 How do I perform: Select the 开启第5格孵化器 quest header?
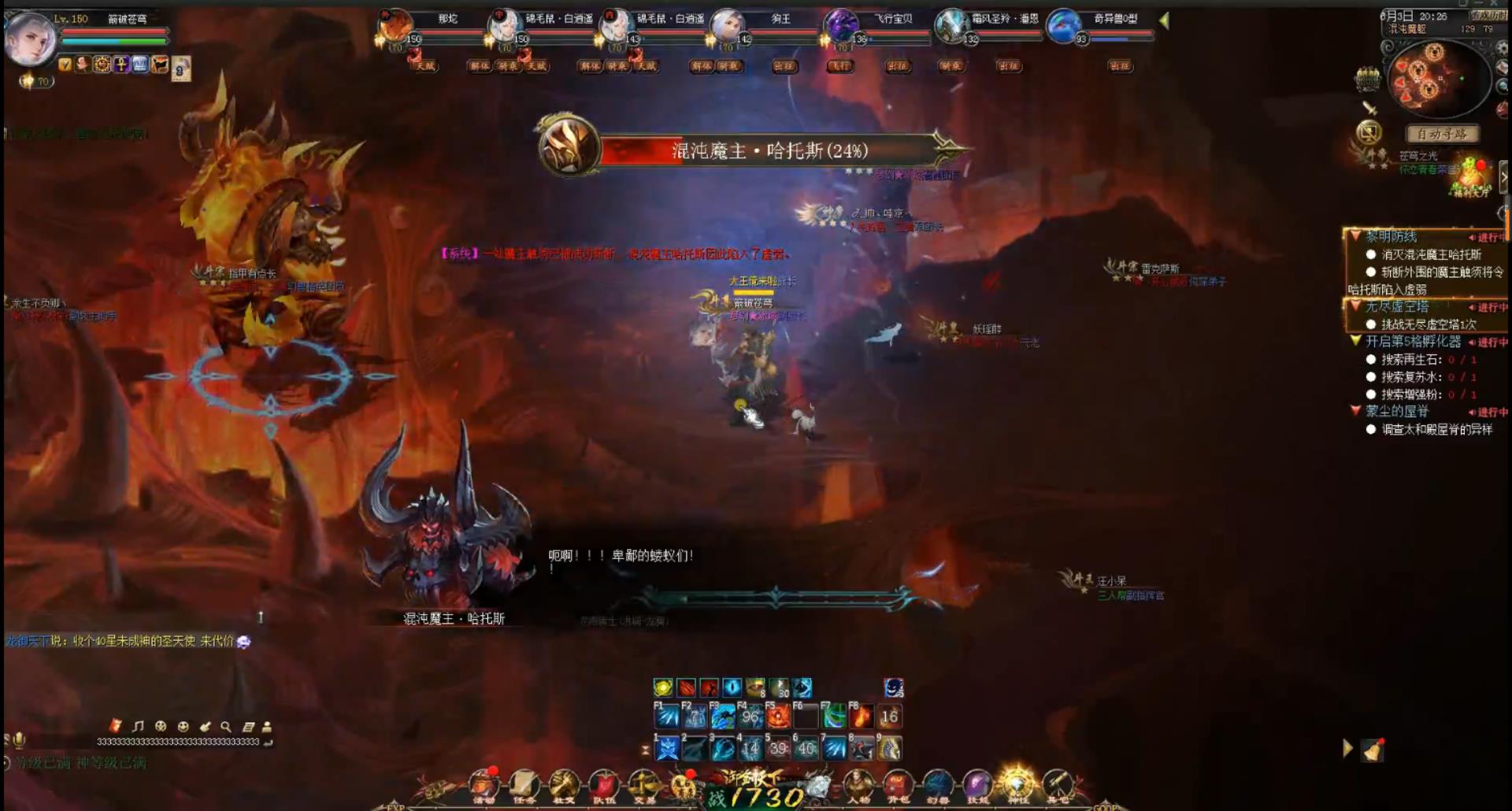tap(1413, 342)
